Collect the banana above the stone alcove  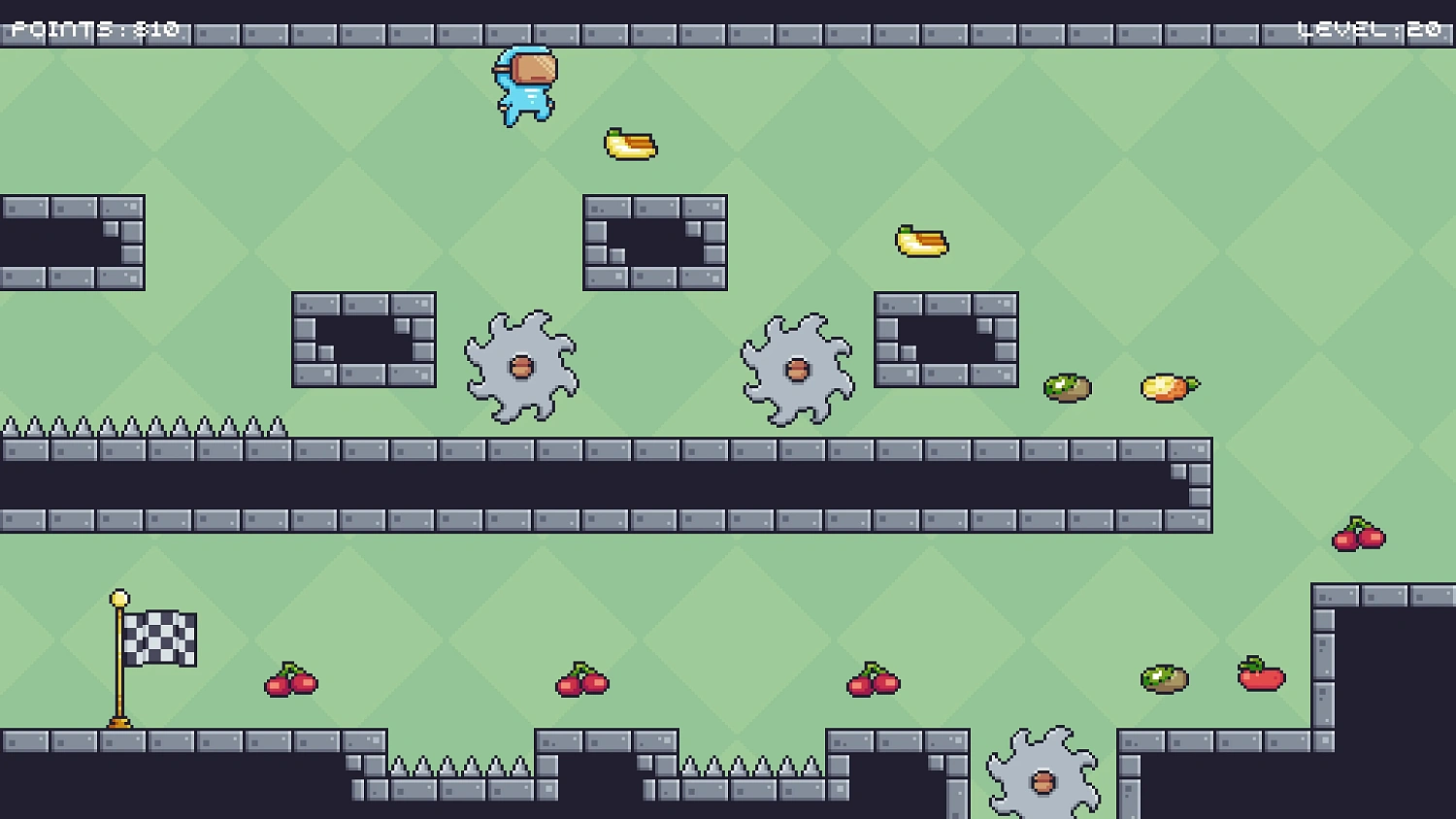[920, 243]
